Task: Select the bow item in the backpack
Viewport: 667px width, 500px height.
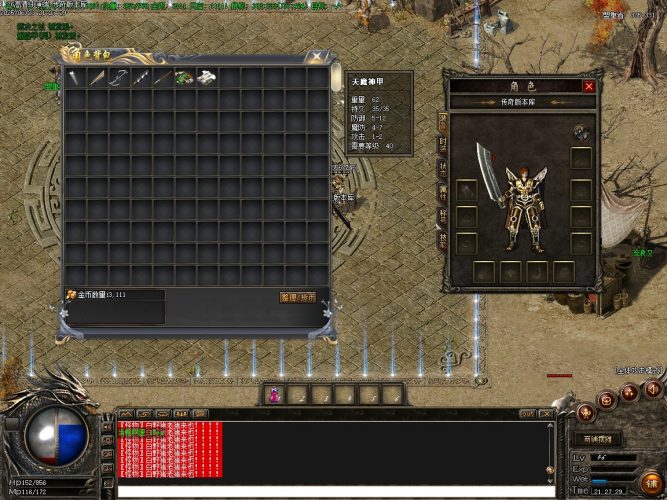Action: click(119, 77)
